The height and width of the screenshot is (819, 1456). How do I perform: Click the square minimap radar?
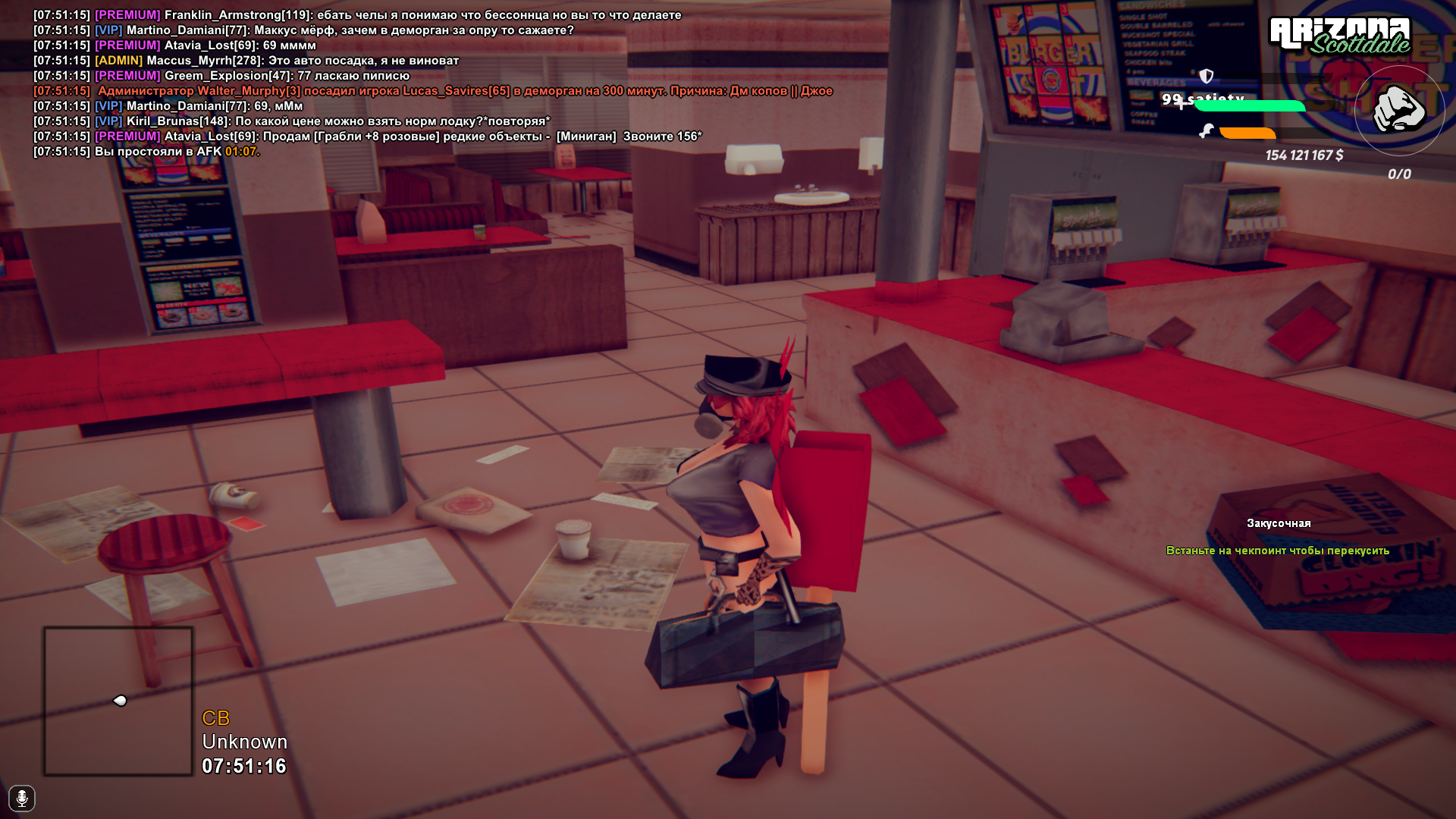(118, 701)
